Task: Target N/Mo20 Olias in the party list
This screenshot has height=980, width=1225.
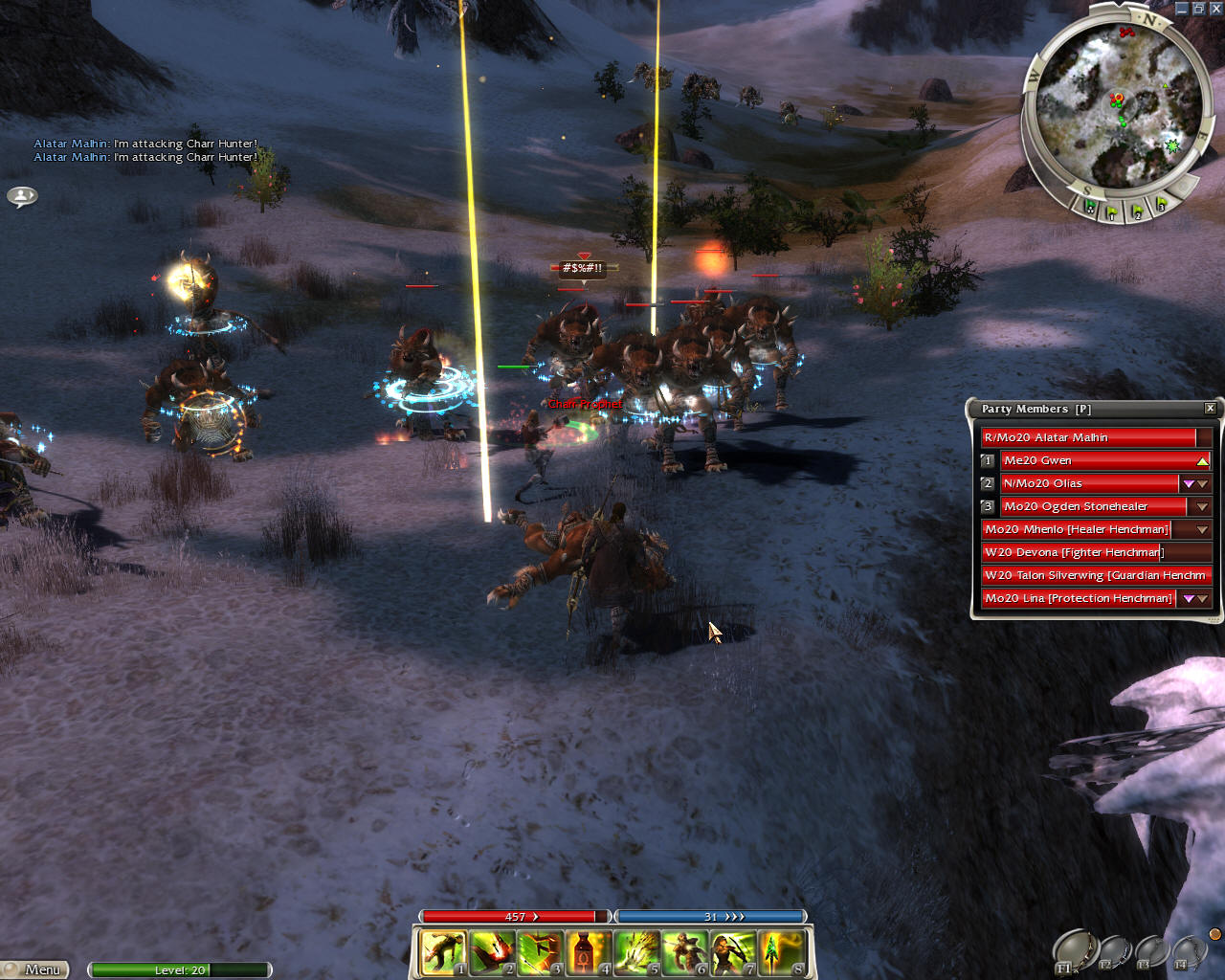Action: 1089,483
